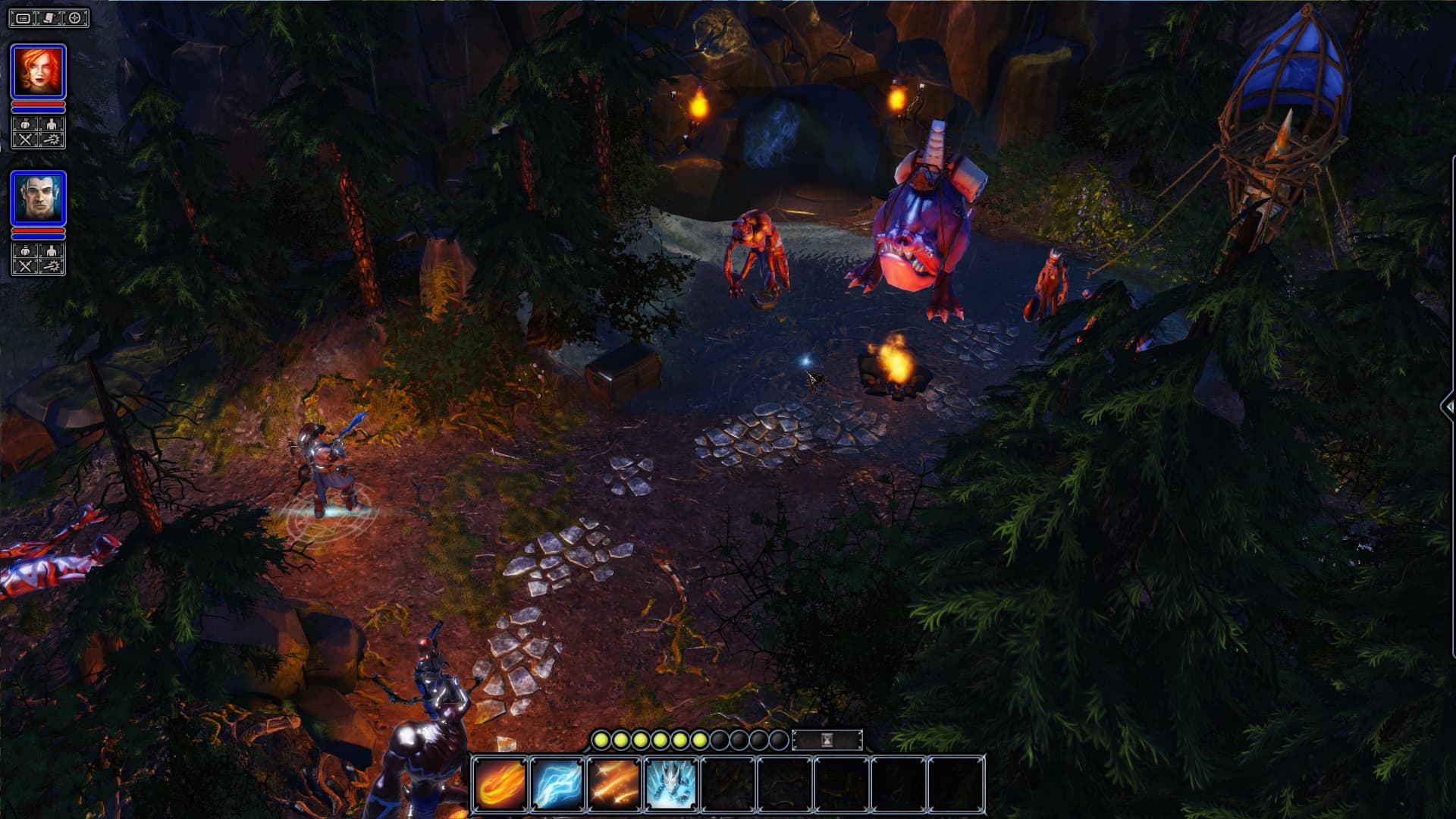
Task: Click the compass icon in the top toolbar
Action: click(74, 17)
